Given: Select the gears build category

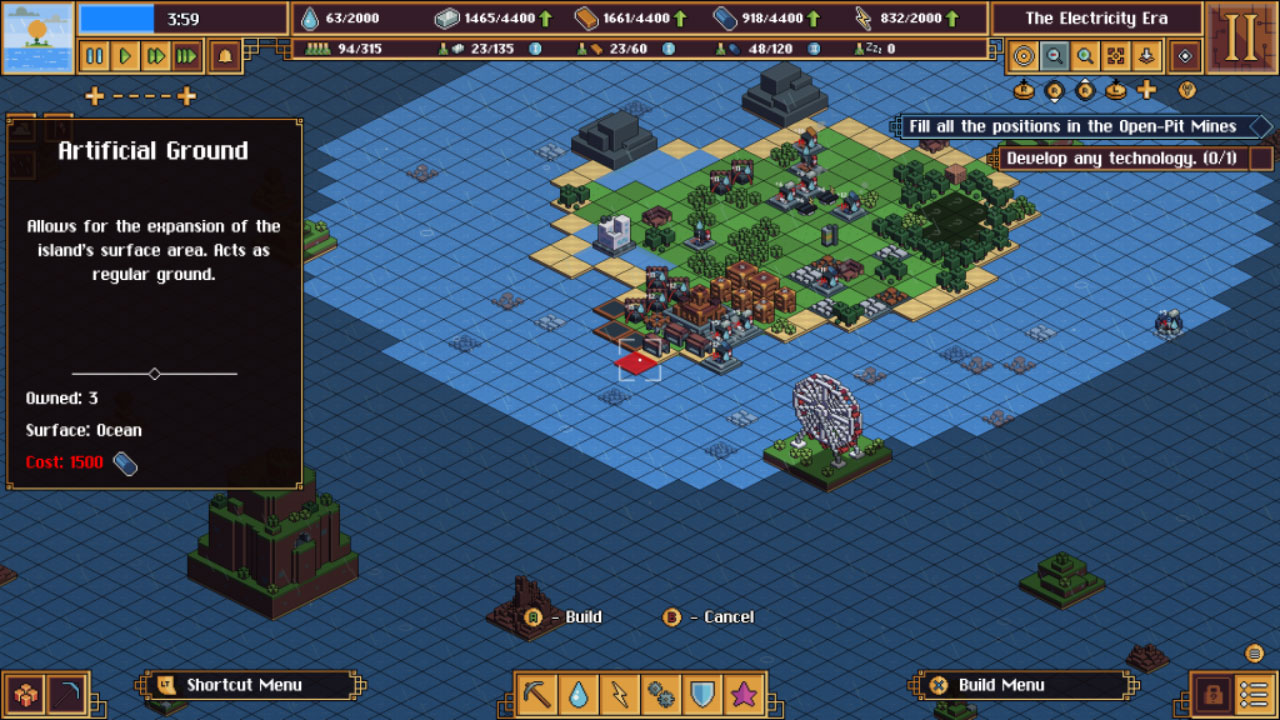Looking at the screenshot, I should point(661,693).
